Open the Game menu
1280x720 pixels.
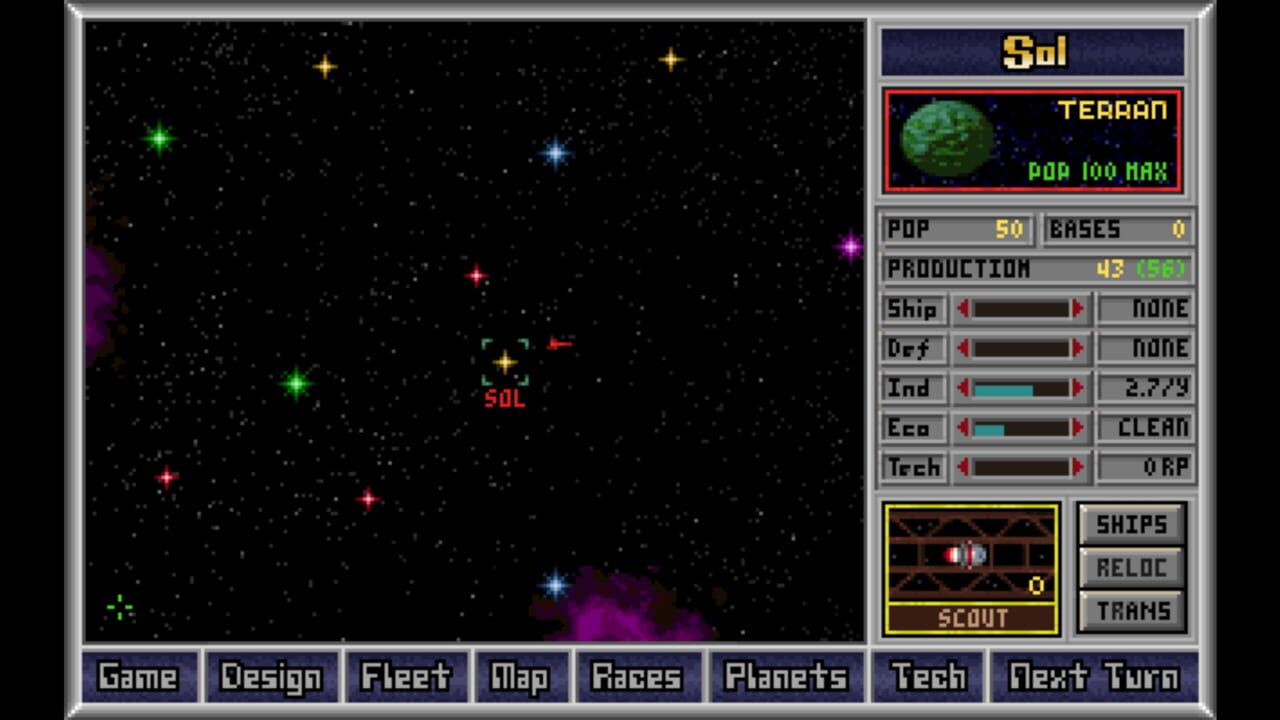pyautogui.click(x=137, y=677)
